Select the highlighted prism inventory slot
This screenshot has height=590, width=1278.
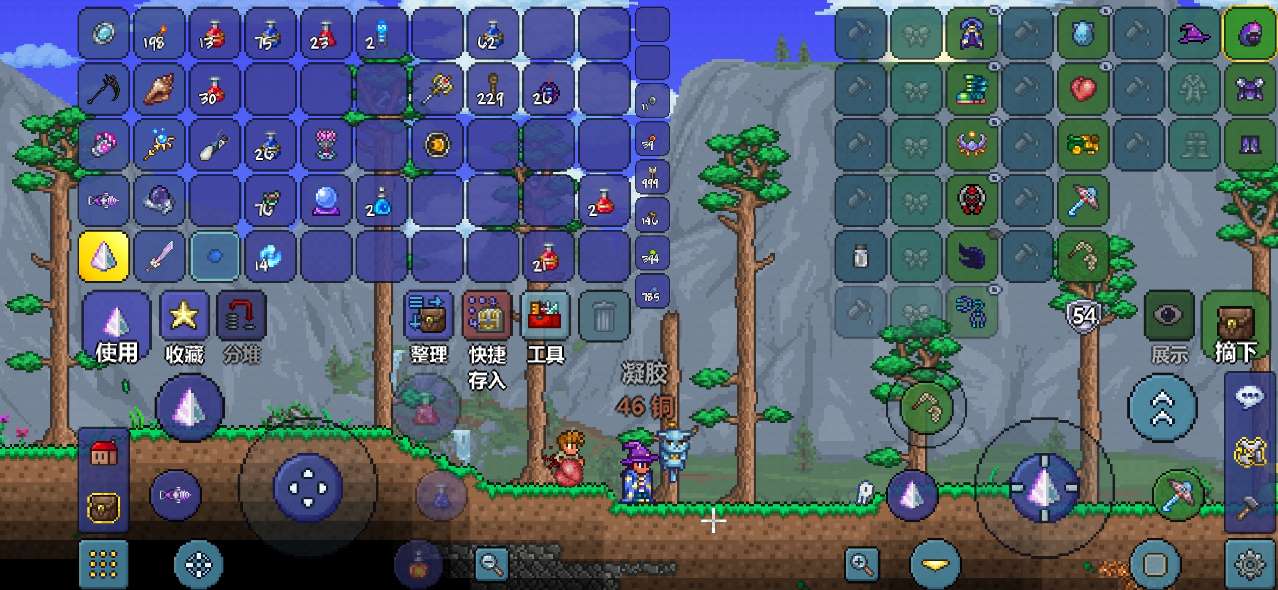[x=103, y=256]
